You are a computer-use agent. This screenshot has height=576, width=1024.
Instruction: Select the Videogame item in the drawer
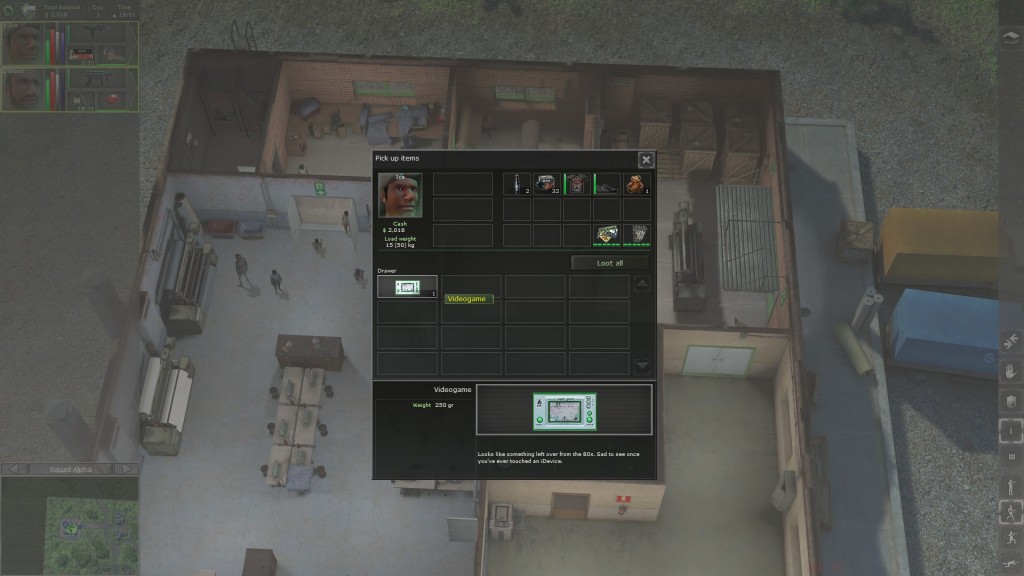(x=407, y=287)
